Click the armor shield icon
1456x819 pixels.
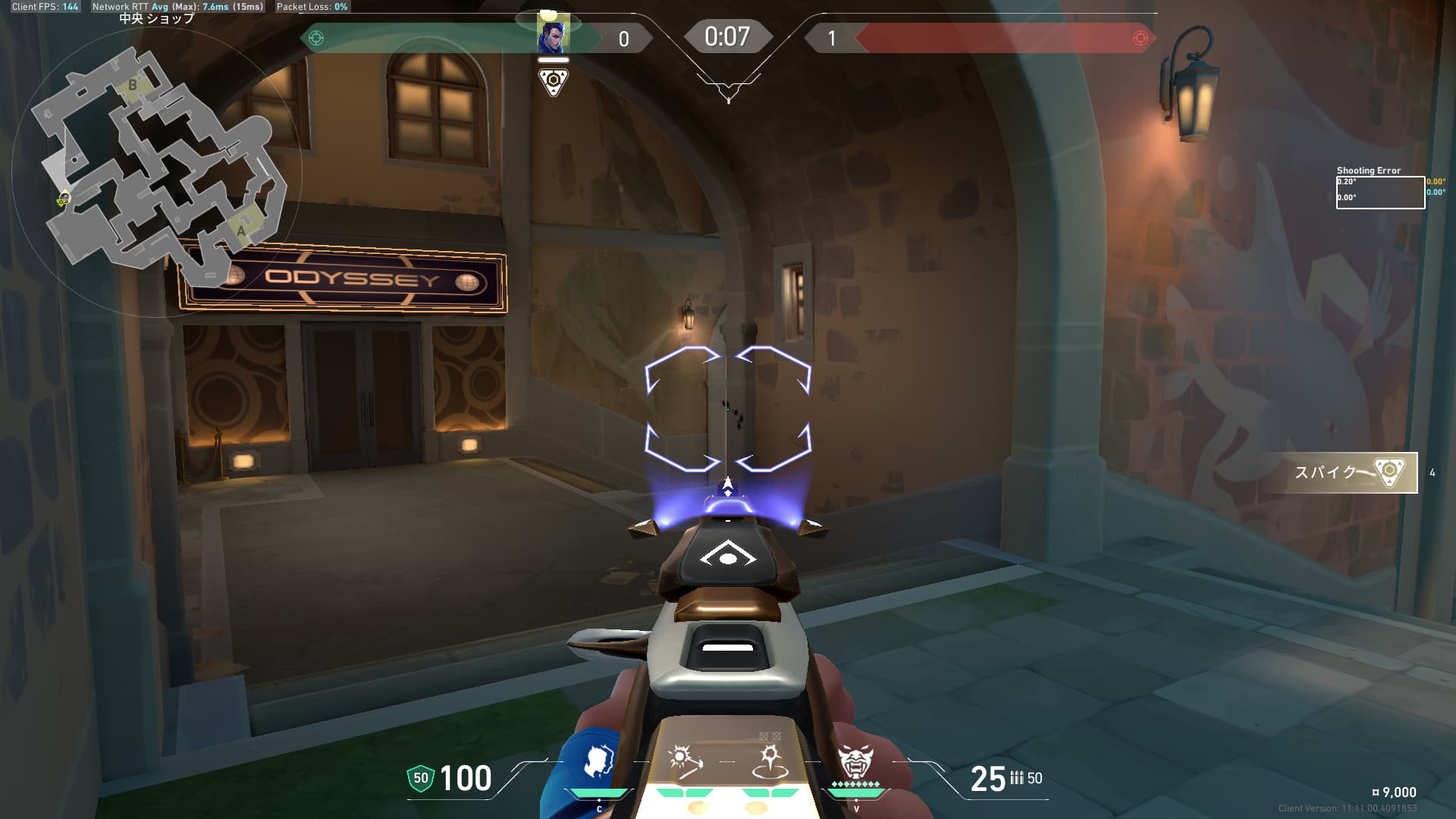coord(421,778)
